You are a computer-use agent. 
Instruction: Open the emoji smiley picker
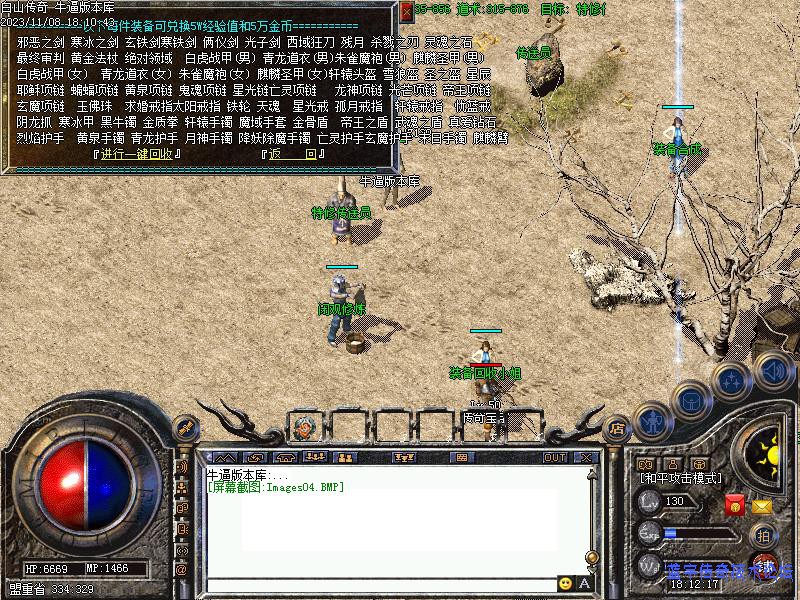tap(566, 583)
